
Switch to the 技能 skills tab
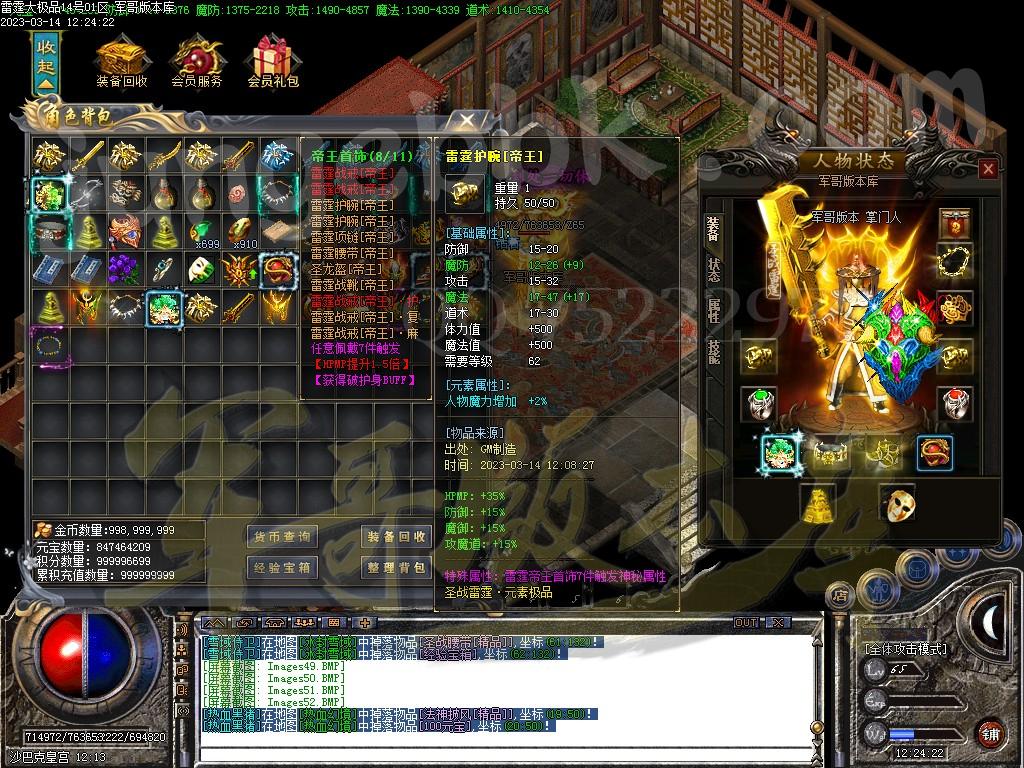(713, 351)
